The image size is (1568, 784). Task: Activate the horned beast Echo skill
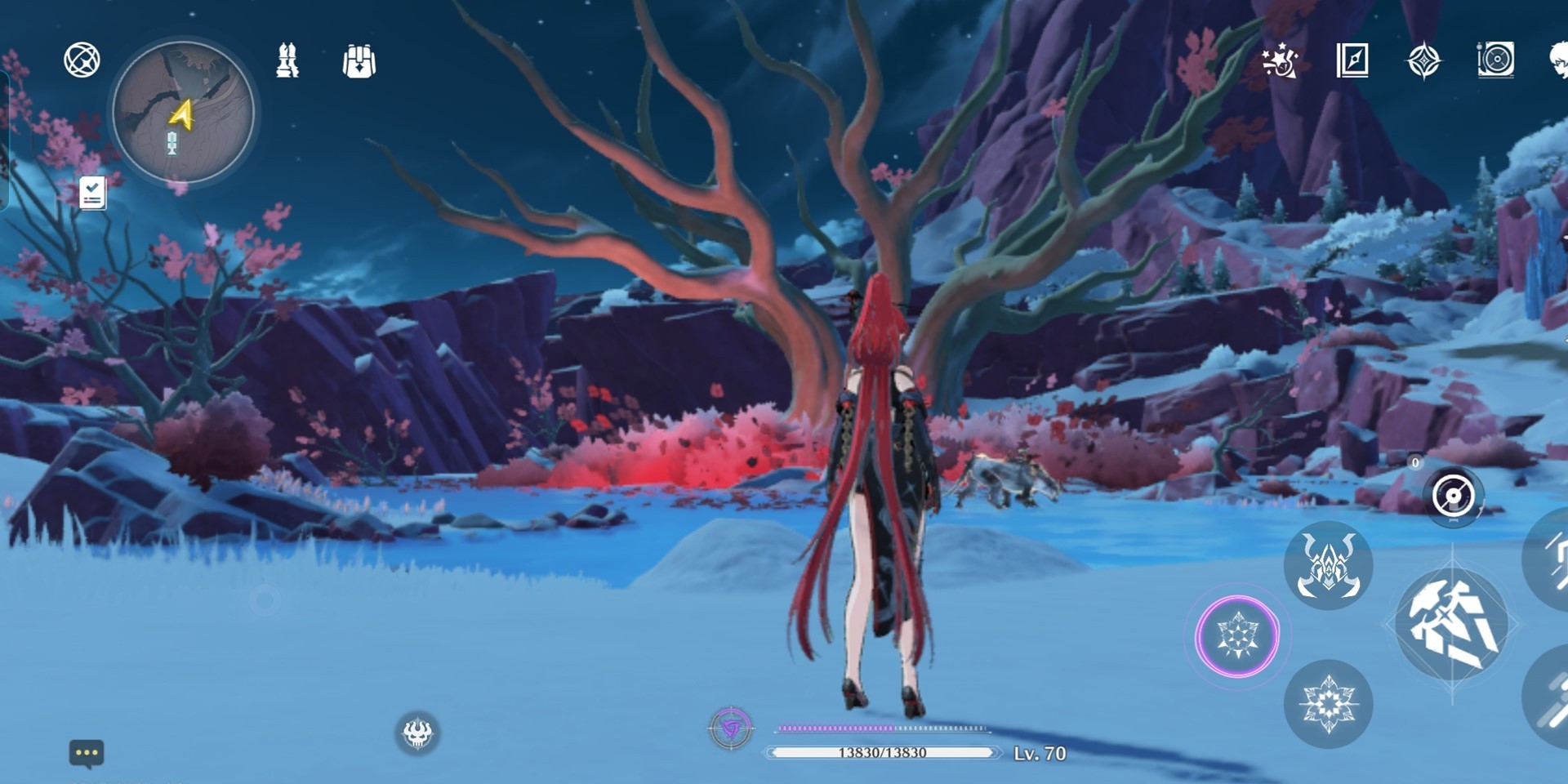pyautogui.click(x=1328, y=565)
